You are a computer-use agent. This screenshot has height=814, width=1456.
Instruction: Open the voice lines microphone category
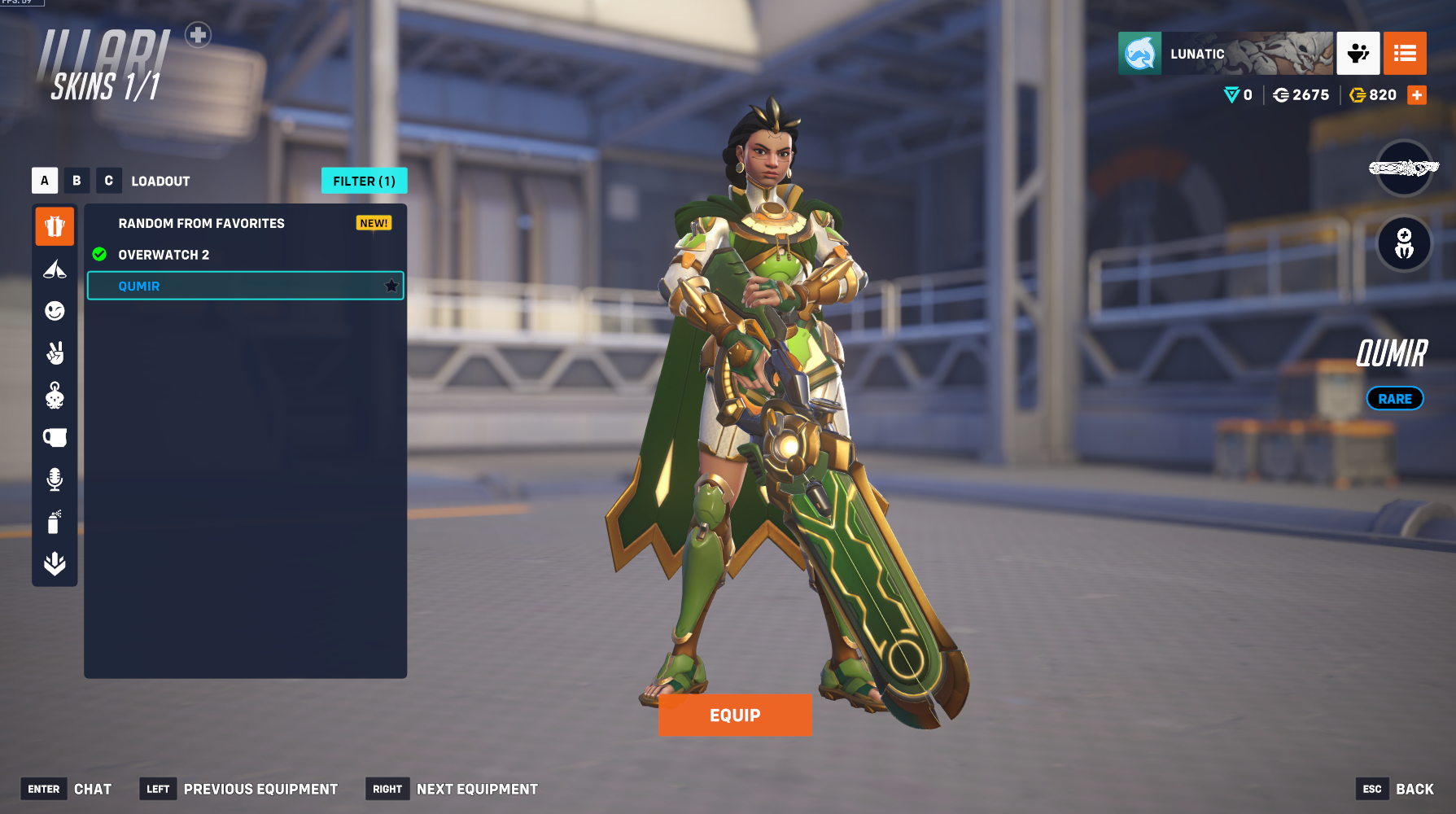pos(55,479)
